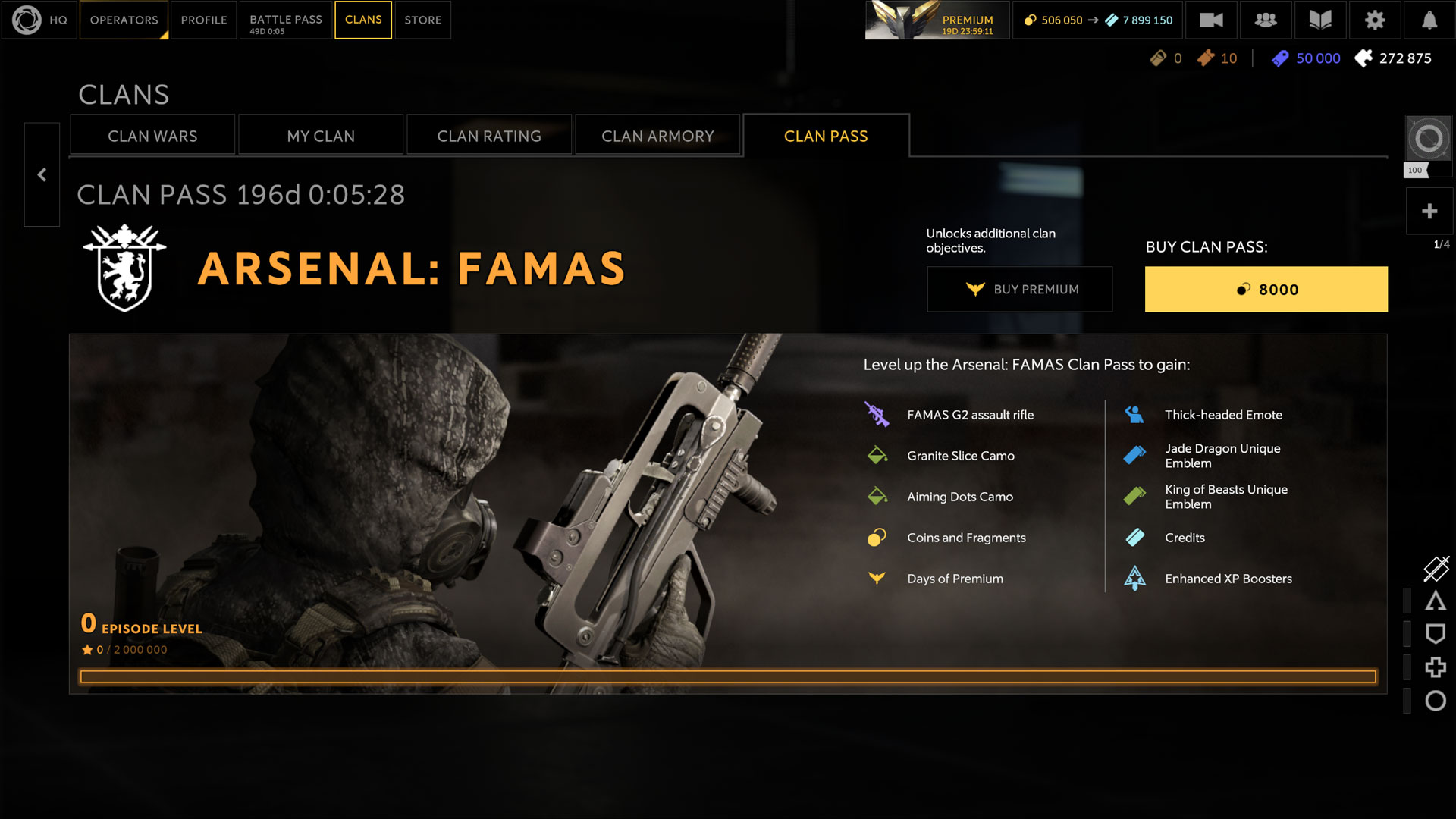Open settings with the gear icon
The width and height of the screenshot is (1456, 819).
[x=1374, y=20]
